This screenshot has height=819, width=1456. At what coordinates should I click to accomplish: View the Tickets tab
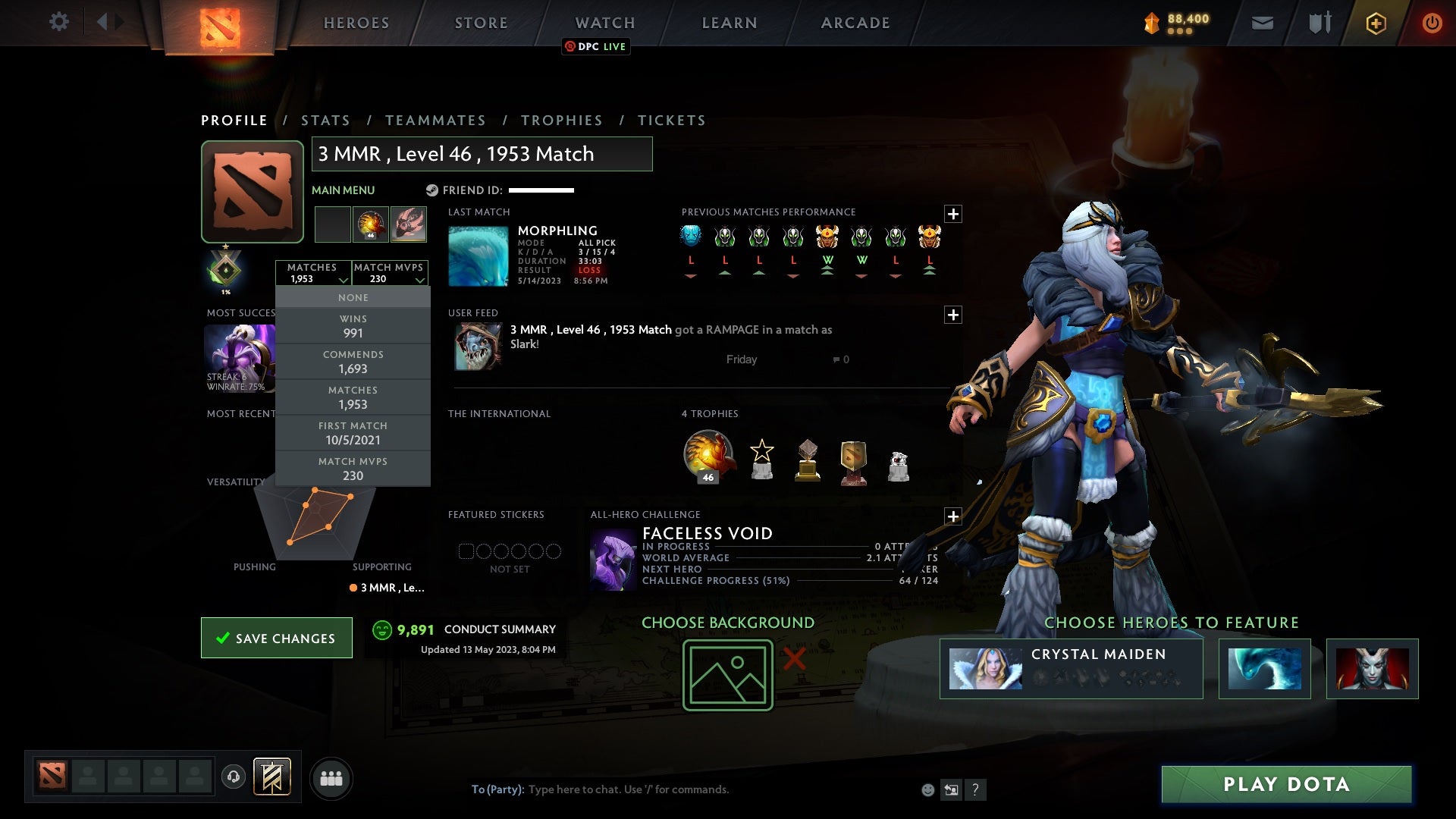pos(671,121)
